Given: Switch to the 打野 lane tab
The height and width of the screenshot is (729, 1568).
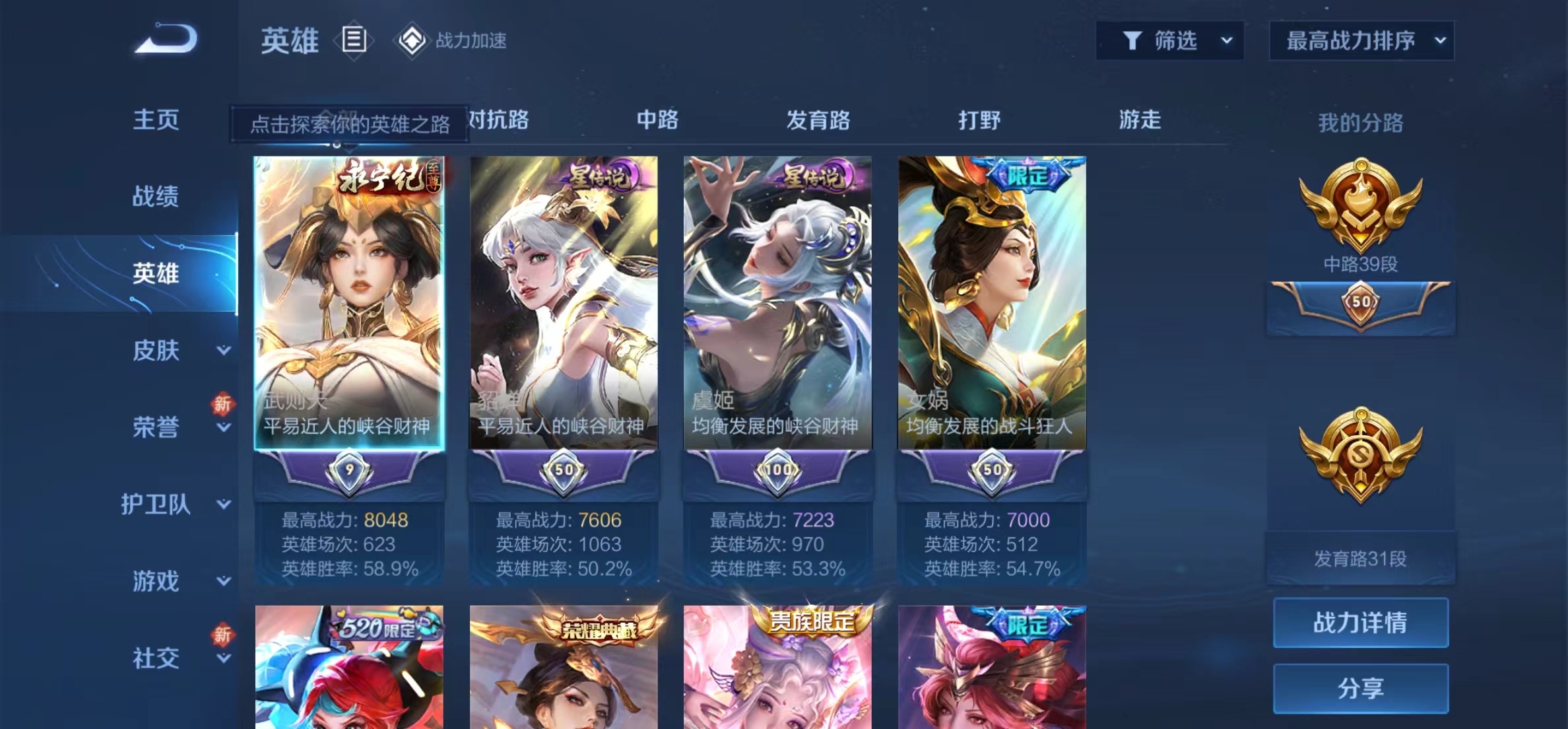Looking at the screenshot, I should 980,120.
